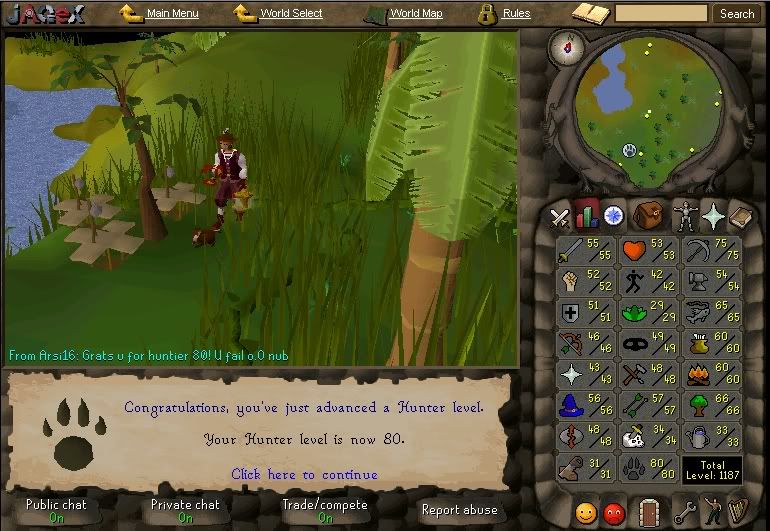
Task: Click the Search button
Action: (x=737, y=14)
